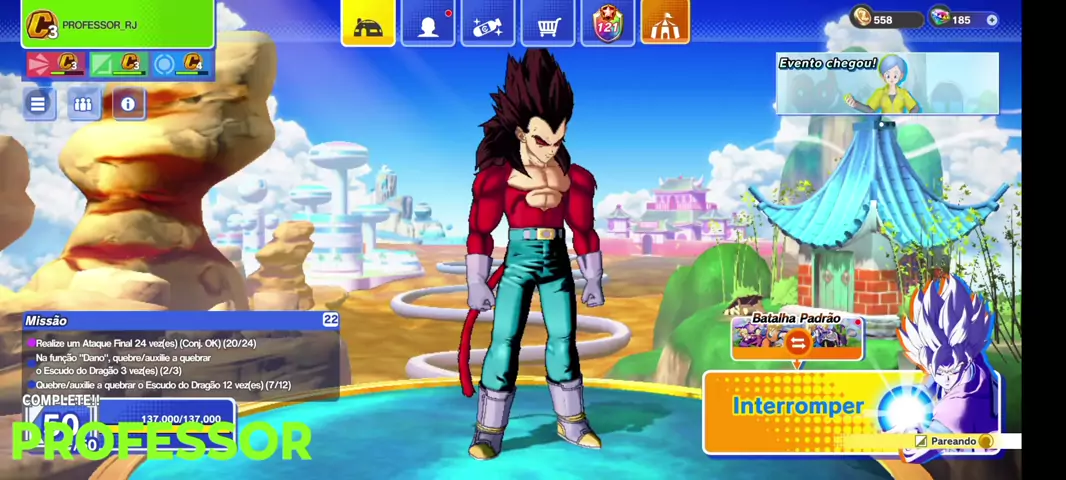Image resolution: width=1066 pixels, height=480 pixels.
Task: Select the capsule items tab
Action: 488,24
